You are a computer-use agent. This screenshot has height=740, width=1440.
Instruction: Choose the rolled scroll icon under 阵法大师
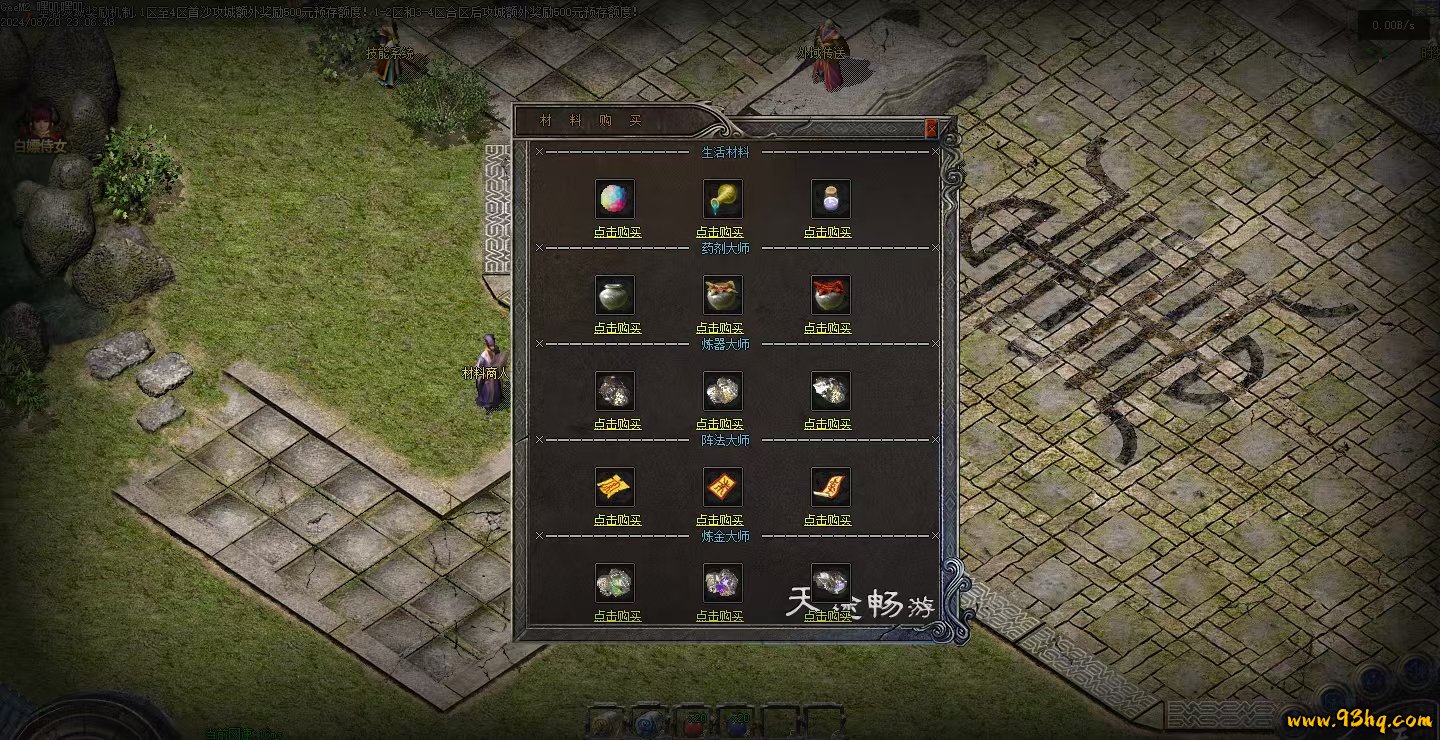click(830, 487)
